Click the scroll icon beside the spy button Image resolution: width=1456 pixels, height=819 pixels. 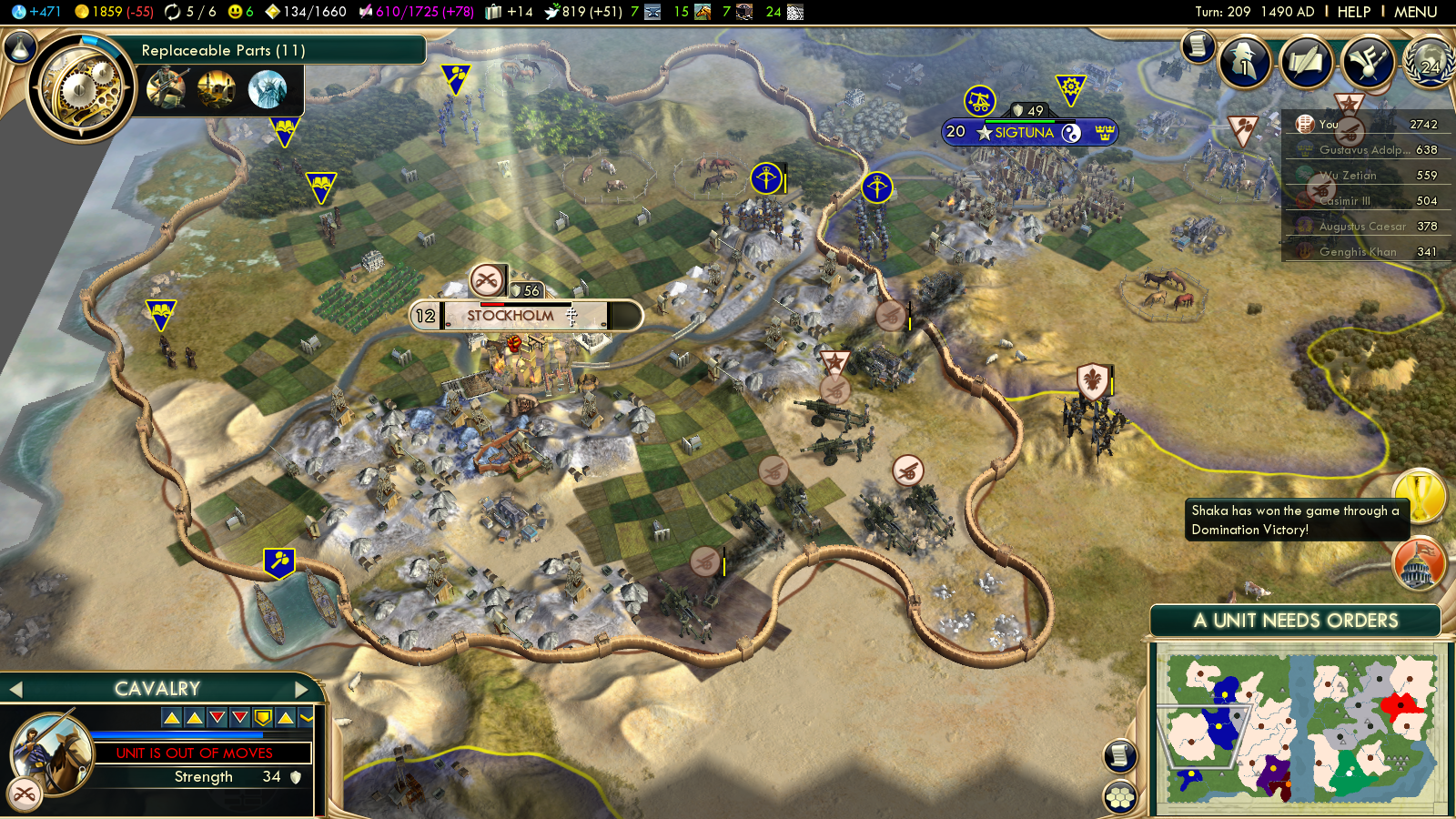[1198, 45]
